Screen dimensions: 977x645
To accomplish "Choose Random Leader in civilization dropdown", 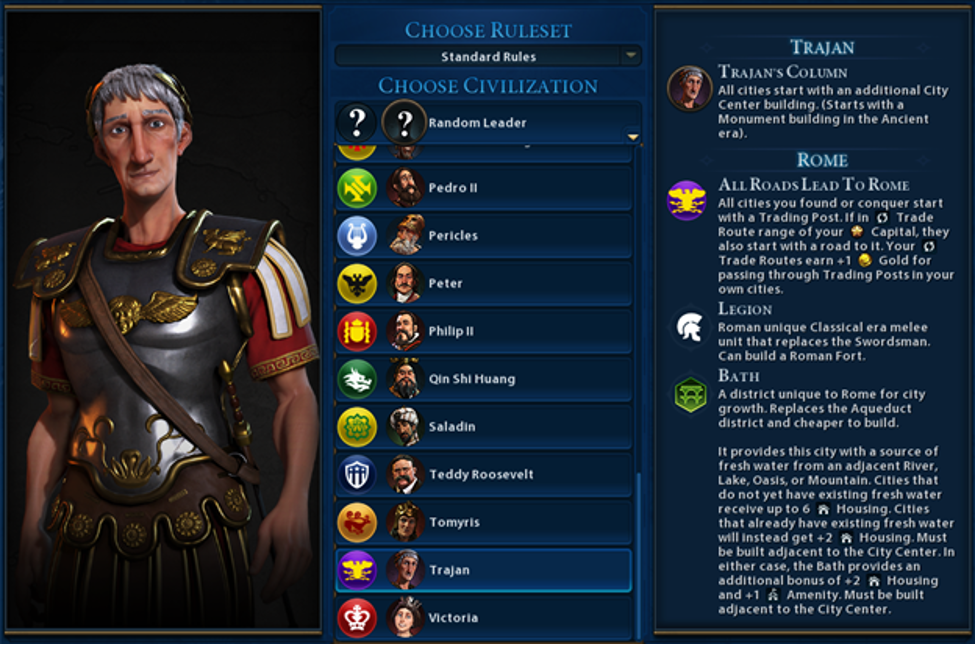I will tap(488, 123).
